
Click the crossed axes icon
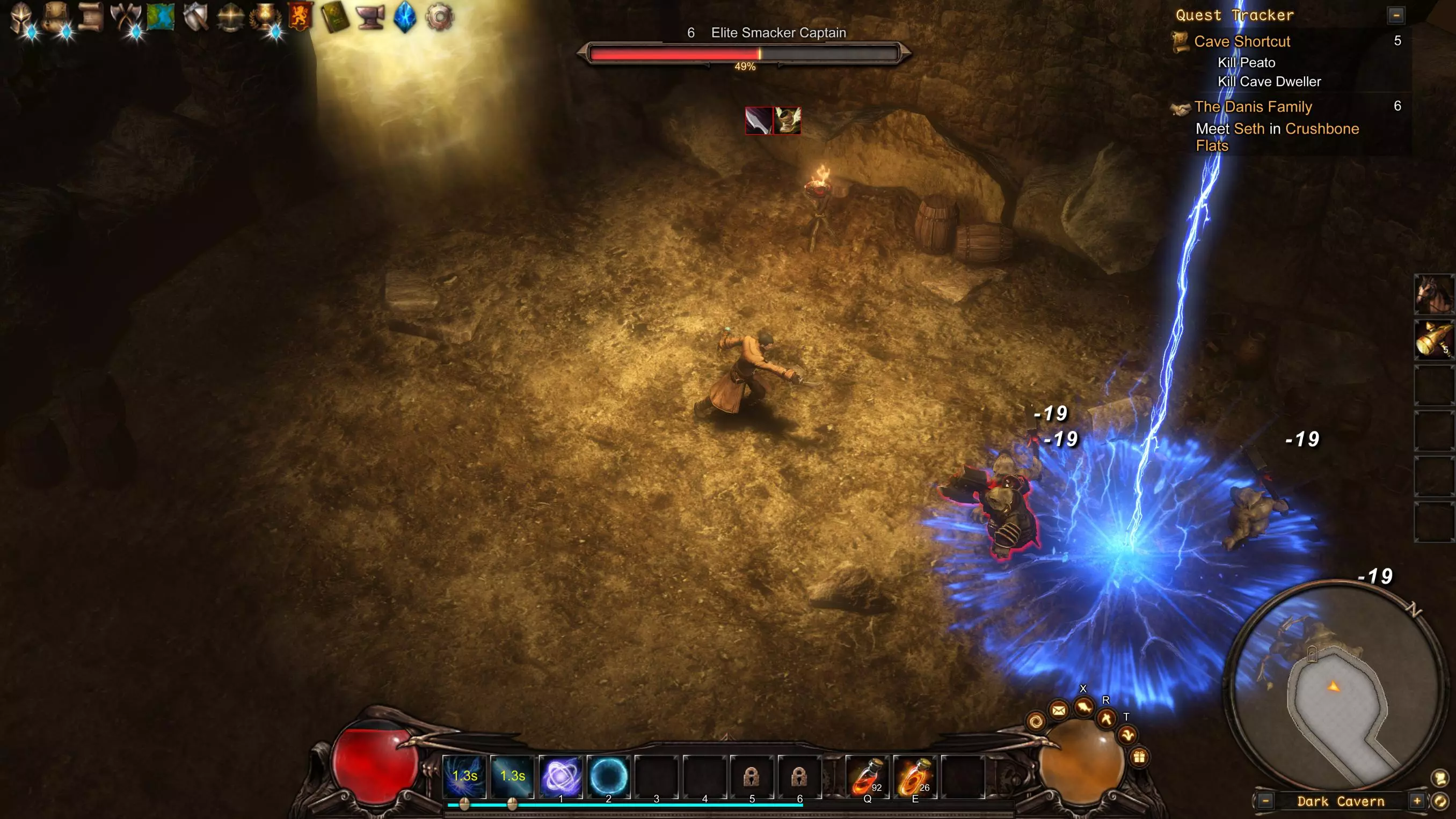(x=126, y=17)
